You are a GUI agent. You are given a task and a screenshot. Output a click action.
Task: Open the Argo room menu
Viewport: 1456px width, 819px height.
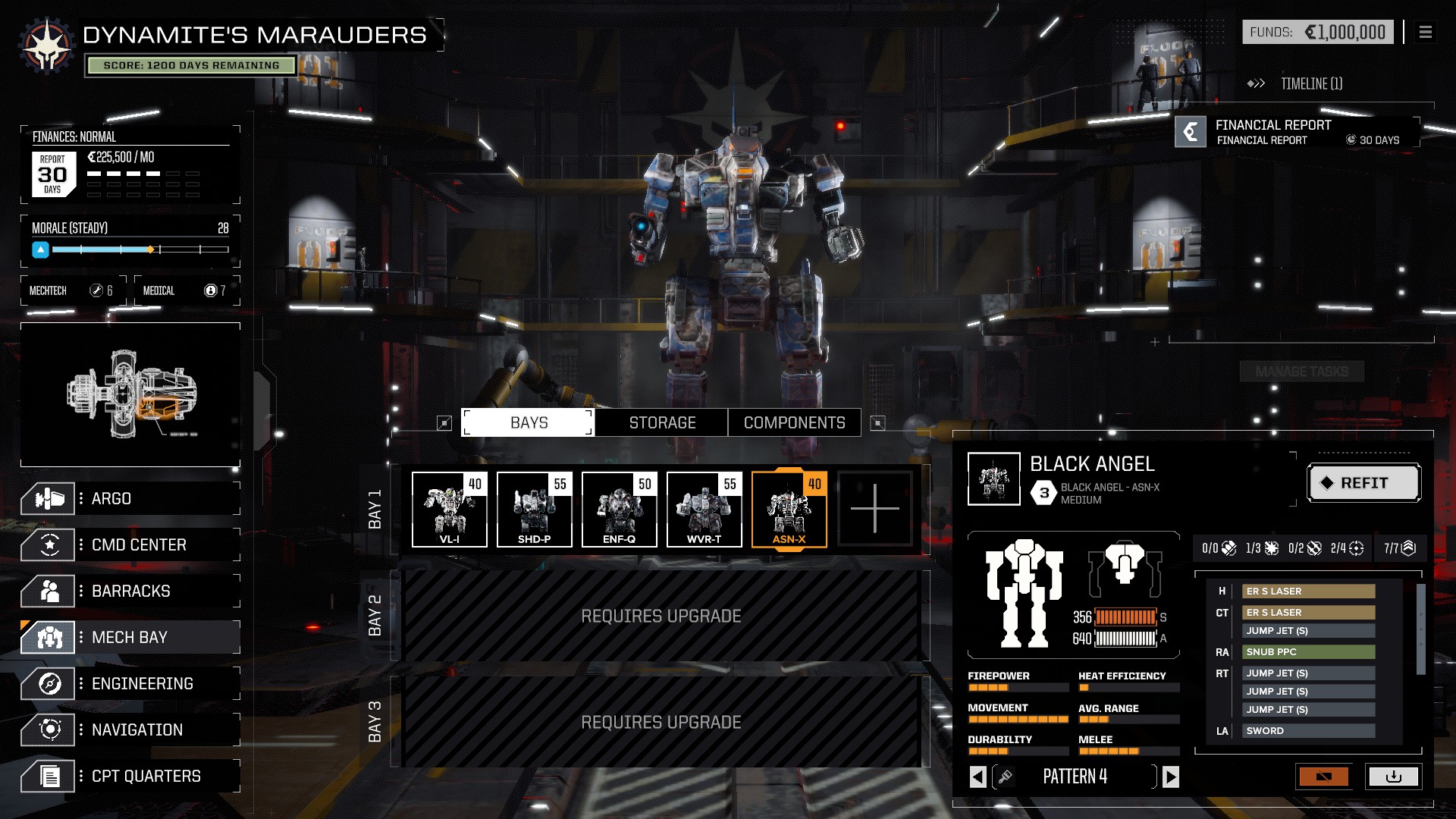[130, 499]
